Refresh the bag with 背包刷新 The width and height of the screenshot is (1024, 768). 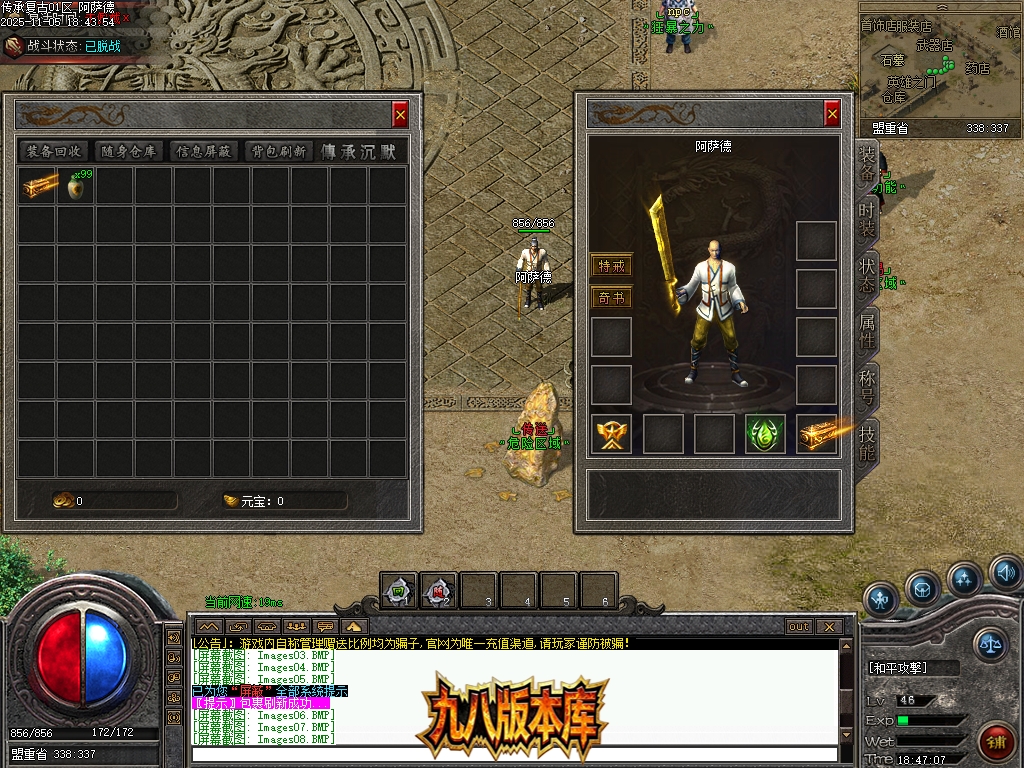point(278,151)
